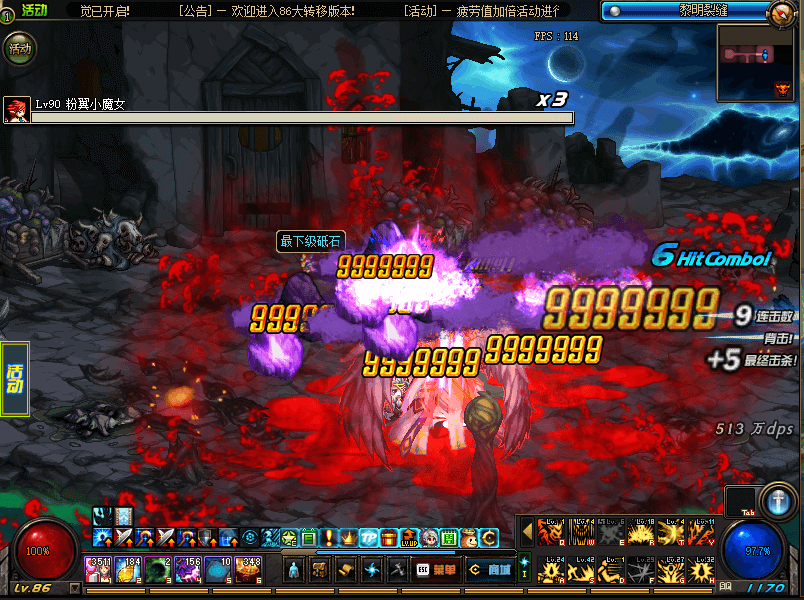Use the gold item in quick slot 2
This screenshot has width=804, height=600.
coord(128,570)
